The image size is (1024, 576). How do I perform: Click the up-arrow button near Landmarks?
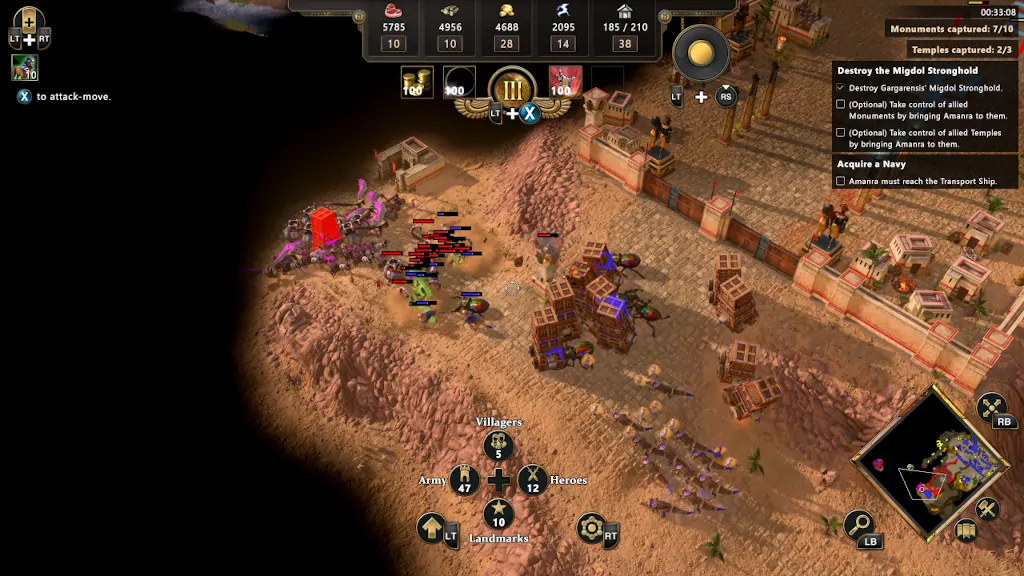click(432, 527)
